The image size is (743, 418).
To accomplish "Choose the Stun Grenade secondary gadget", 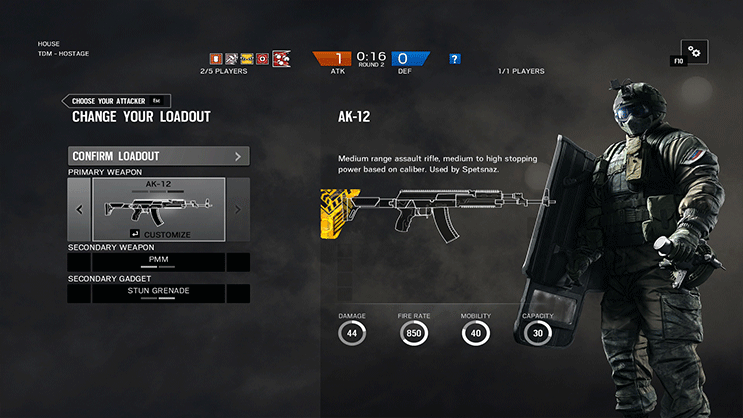I will (158, 293).
